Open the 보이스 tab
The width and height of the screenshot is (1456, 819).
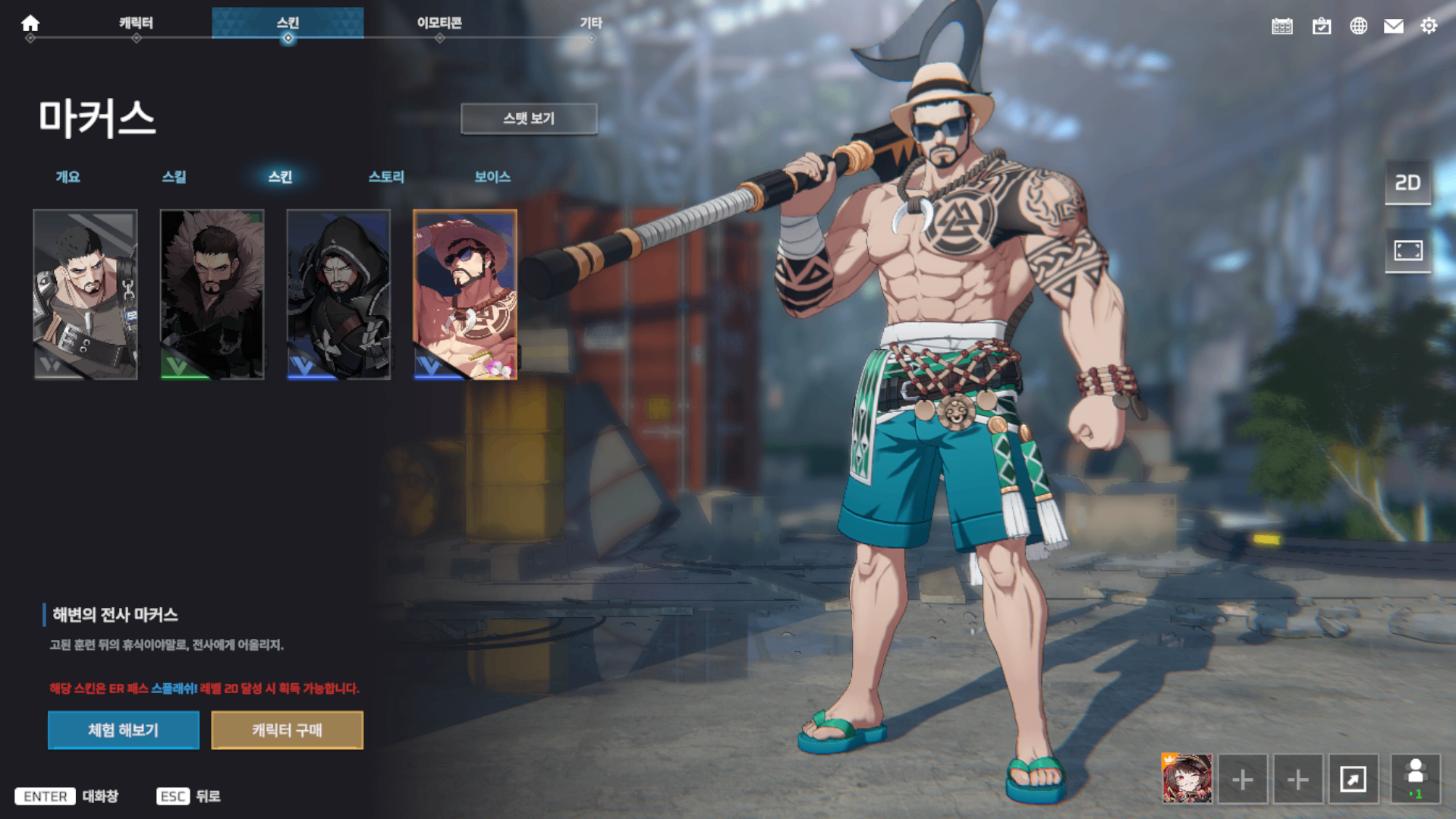tap(491, 177)
